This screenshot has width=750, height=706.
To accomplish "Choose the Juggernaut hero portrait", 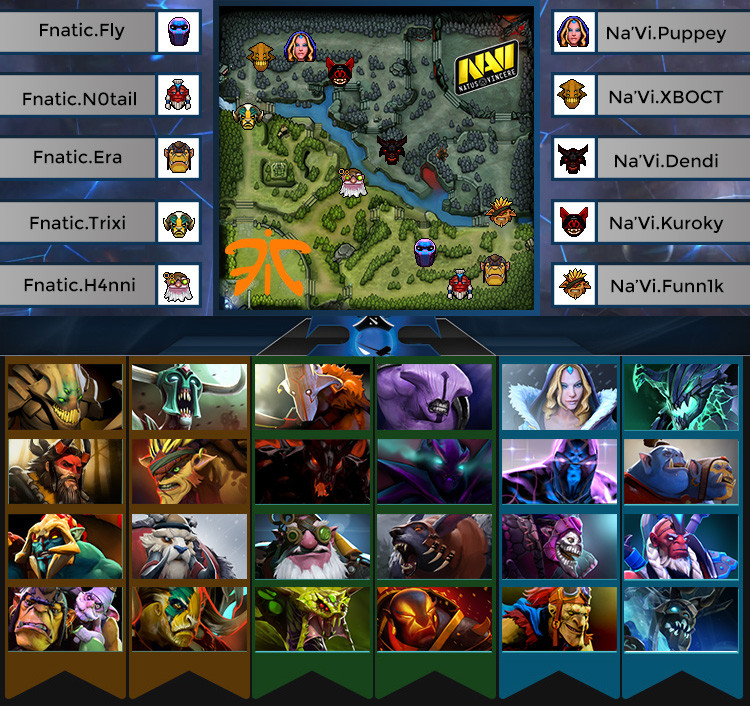I will tap(312, 398).
